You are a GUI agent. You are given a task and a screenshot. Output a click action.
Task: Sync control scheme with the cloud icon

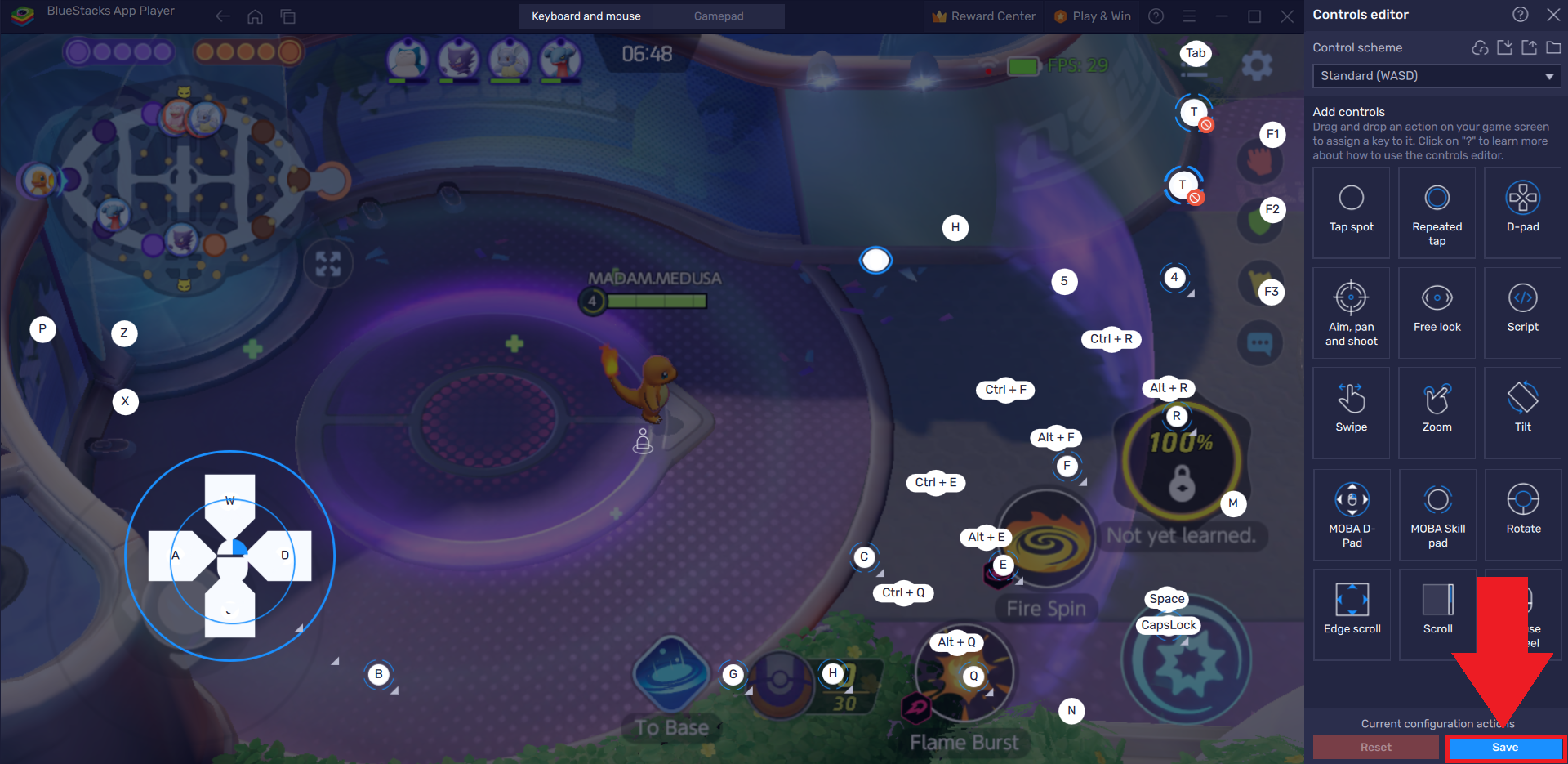[1479, 47]
